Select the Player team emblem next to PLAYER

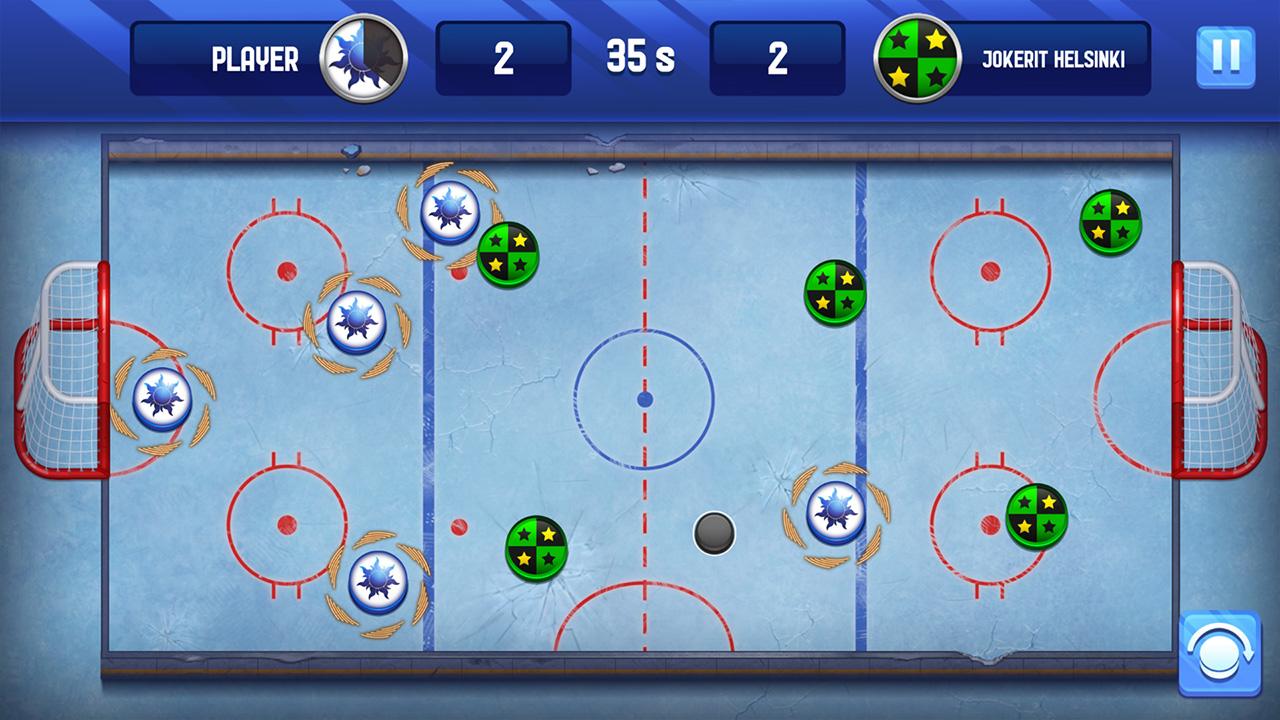coord(363,58)
